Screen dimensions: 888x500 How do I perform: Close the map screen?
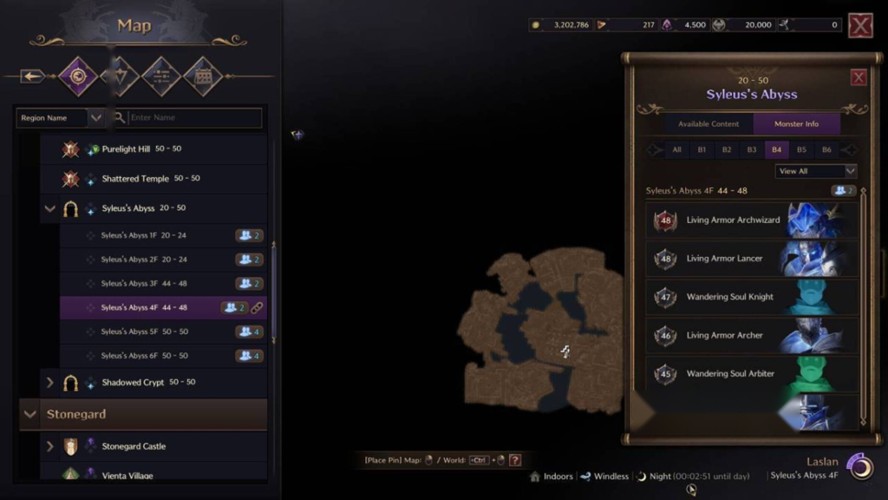[860, 25]
